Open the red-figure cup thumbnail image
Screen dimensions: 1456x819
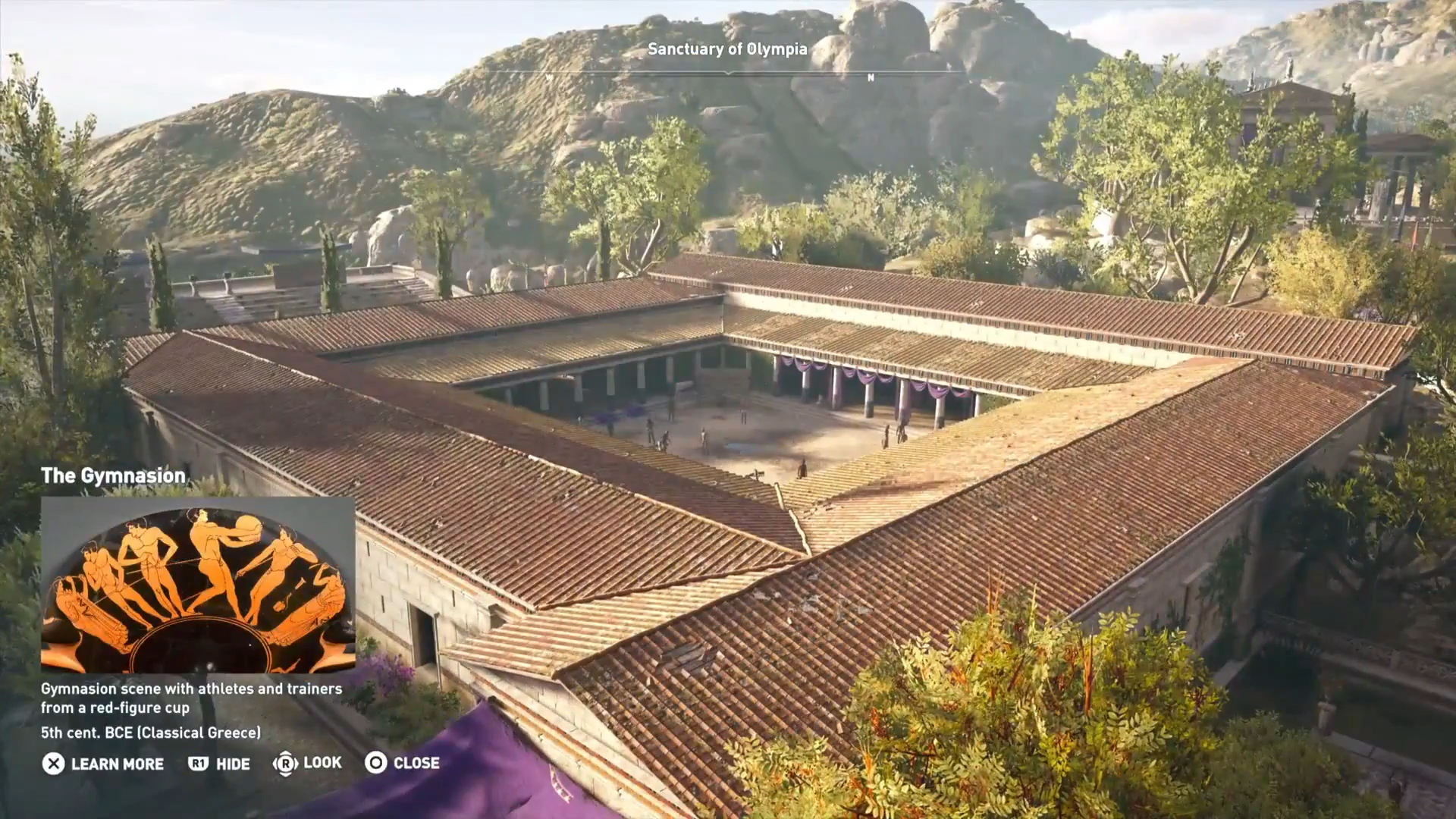(198, 585)
